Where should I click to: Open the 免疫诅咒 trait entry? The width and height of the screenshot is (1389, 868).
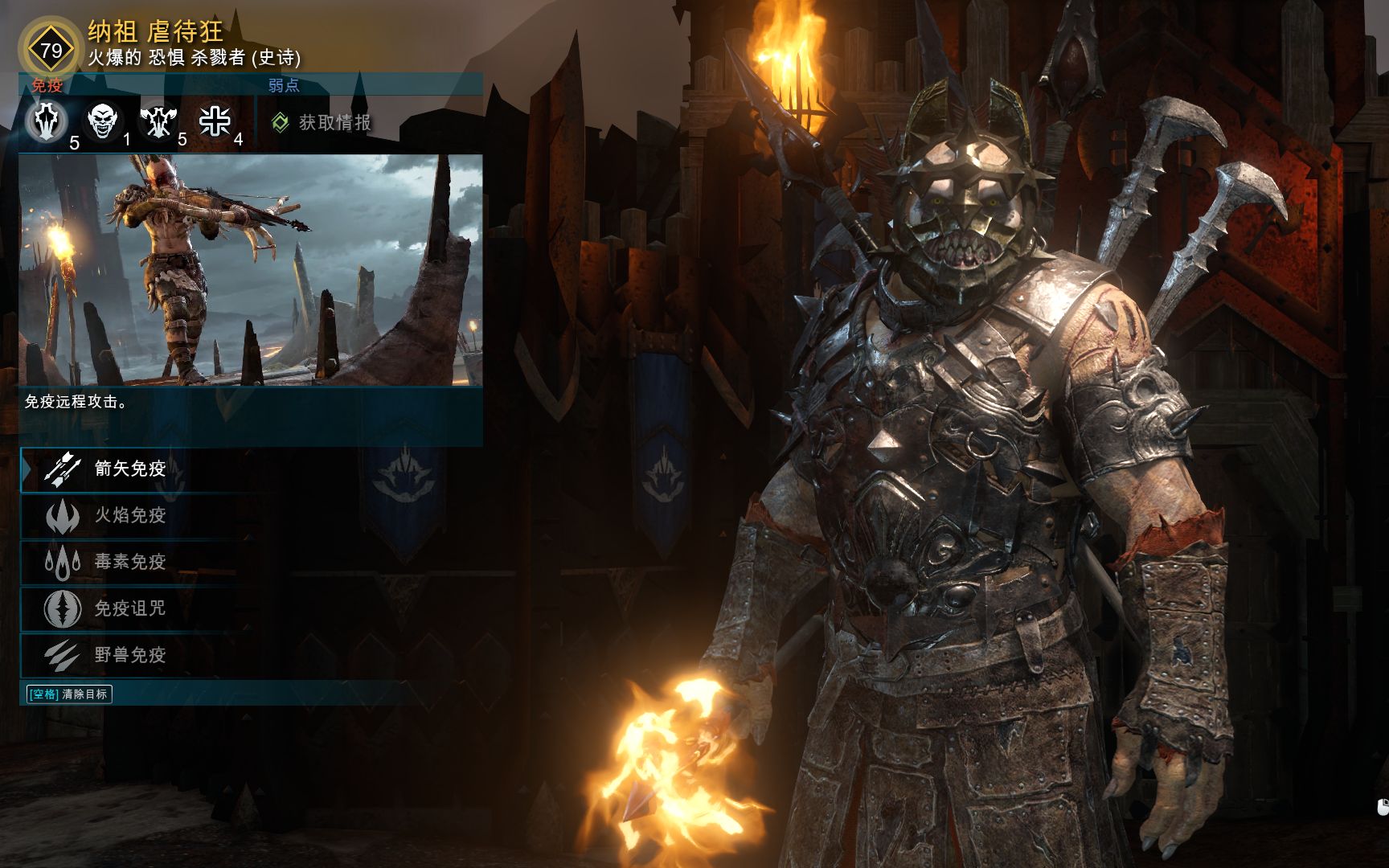129,608
